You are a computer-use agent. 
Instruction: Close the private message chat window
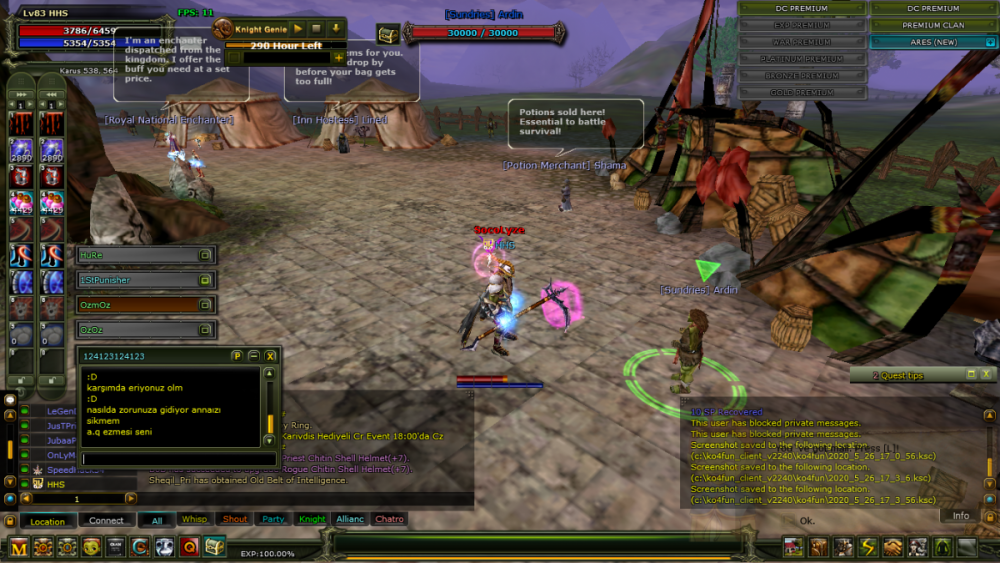click(271, 356)
